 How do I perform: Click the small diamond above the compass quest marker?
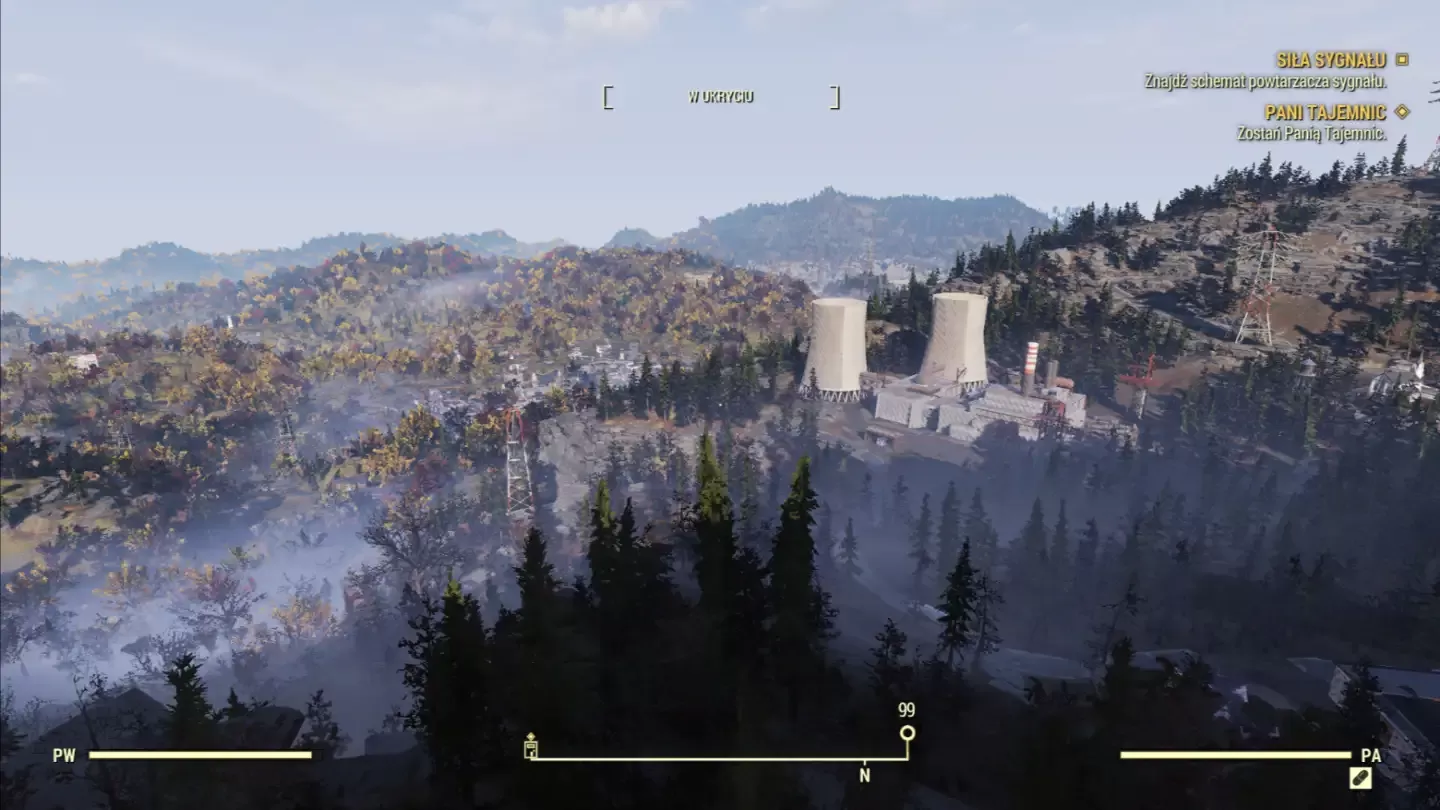[x=530, y=736]
